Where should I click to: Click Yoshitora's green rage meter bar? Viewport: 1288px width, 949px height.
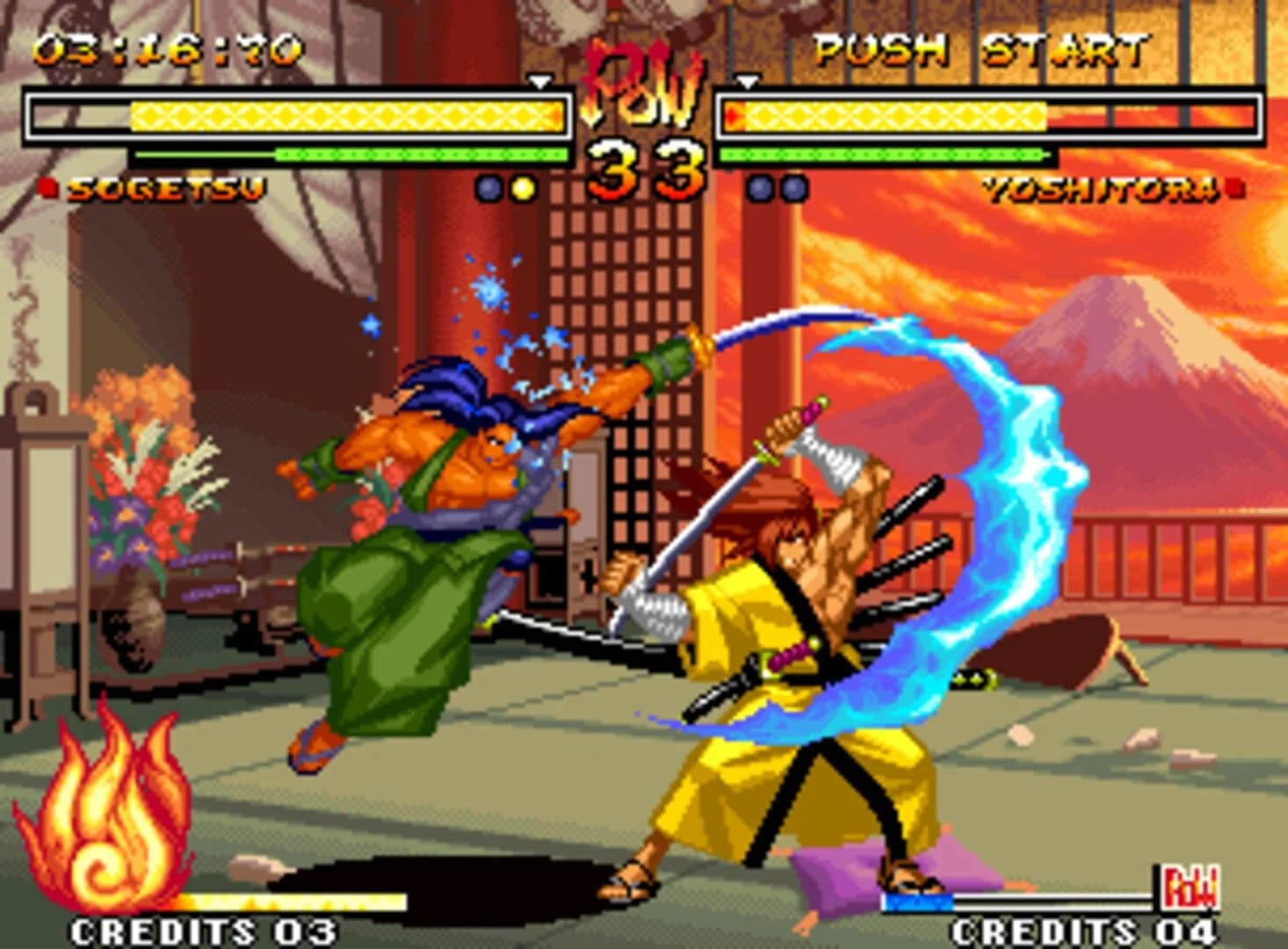click(883, 156)
